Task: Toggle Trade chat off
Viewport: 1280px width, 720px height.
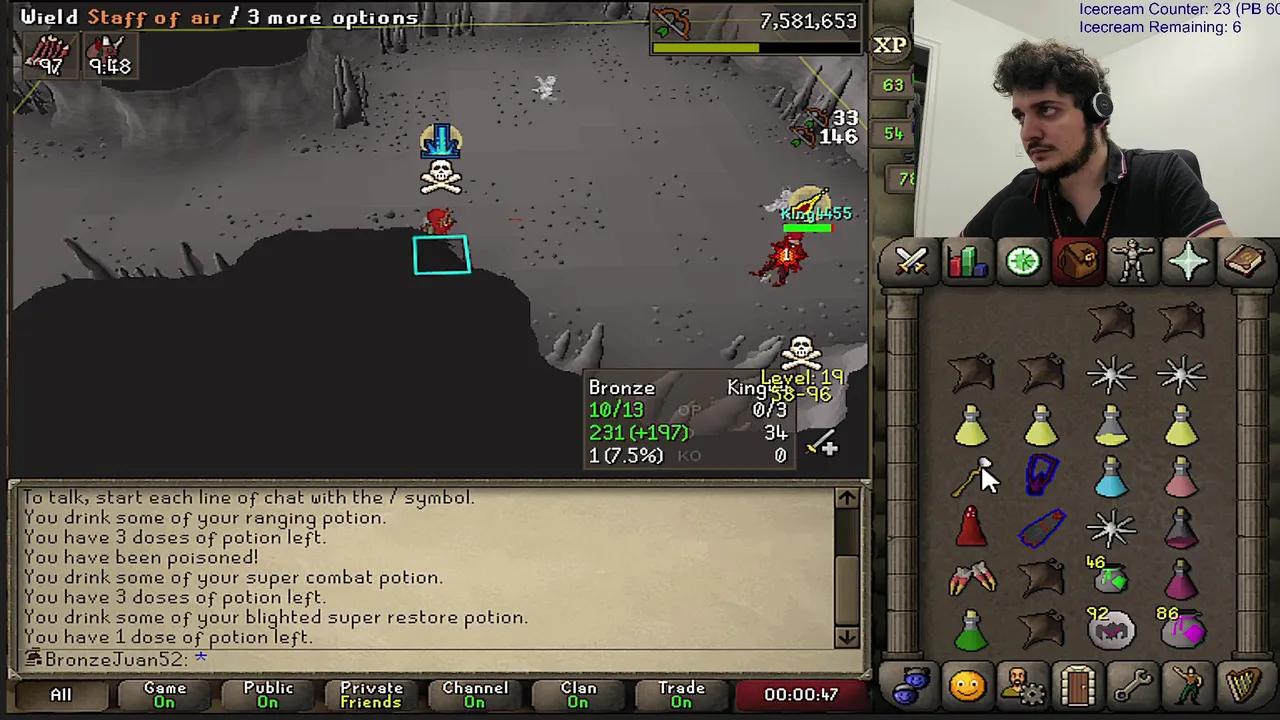Action: point(681,694)
